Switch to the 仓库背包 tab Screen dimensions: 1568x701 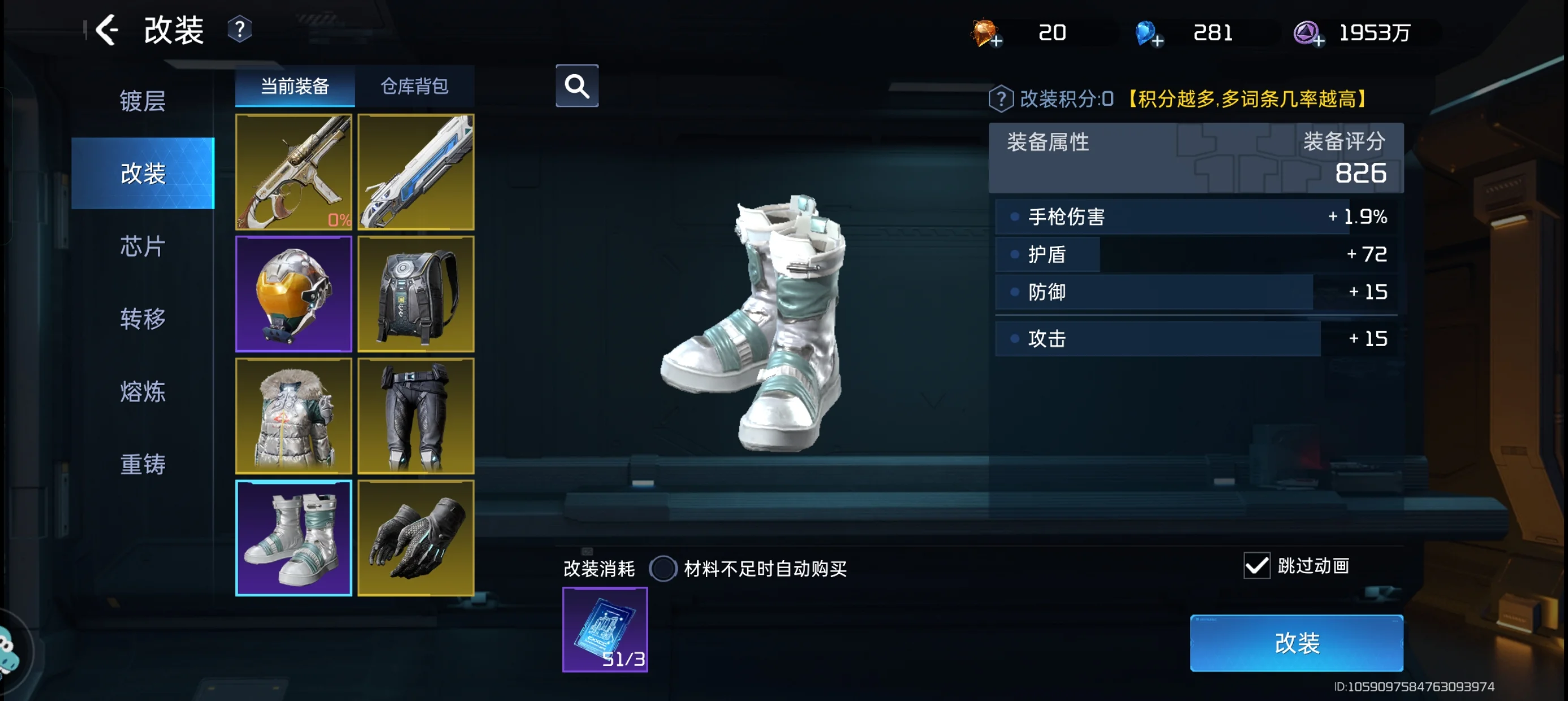(x=415, y=86)
